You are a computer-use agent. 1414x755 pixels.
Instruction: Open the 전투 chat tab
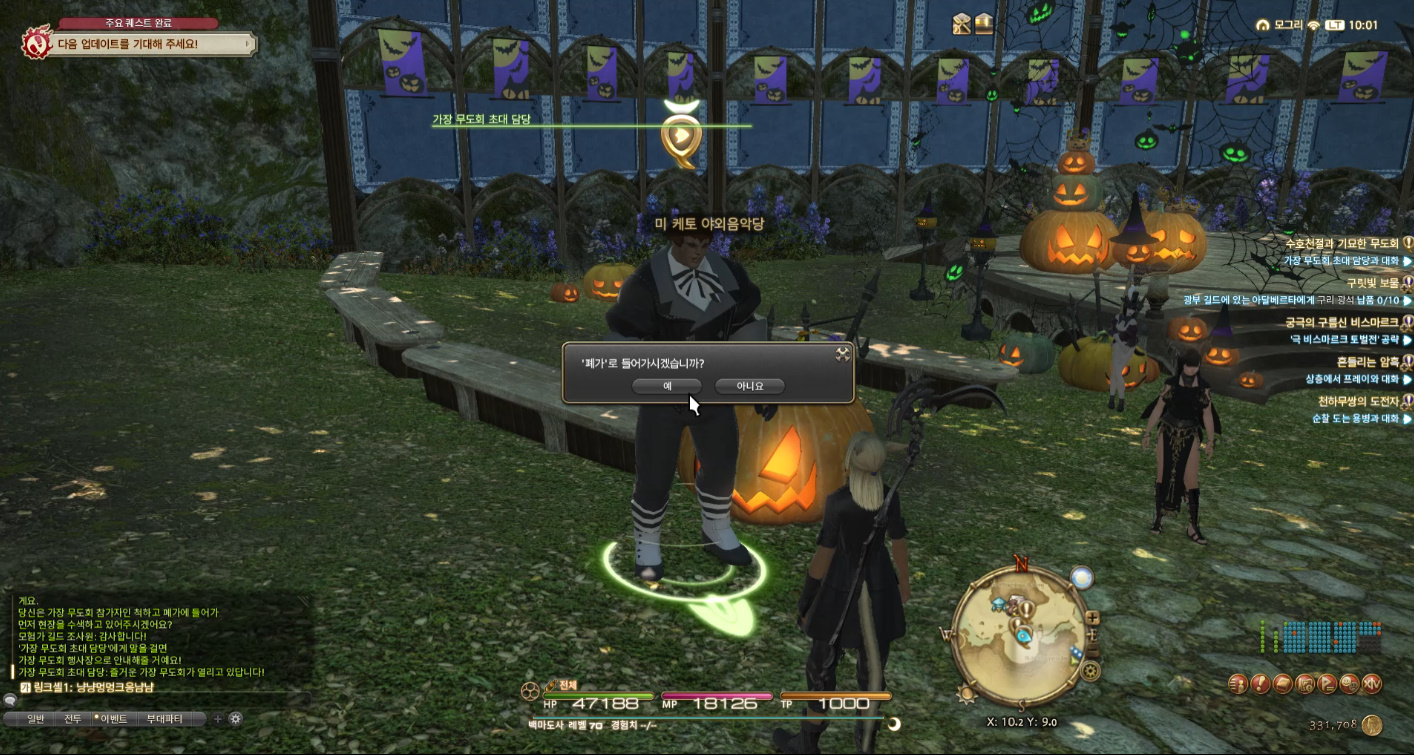[72, 718]
